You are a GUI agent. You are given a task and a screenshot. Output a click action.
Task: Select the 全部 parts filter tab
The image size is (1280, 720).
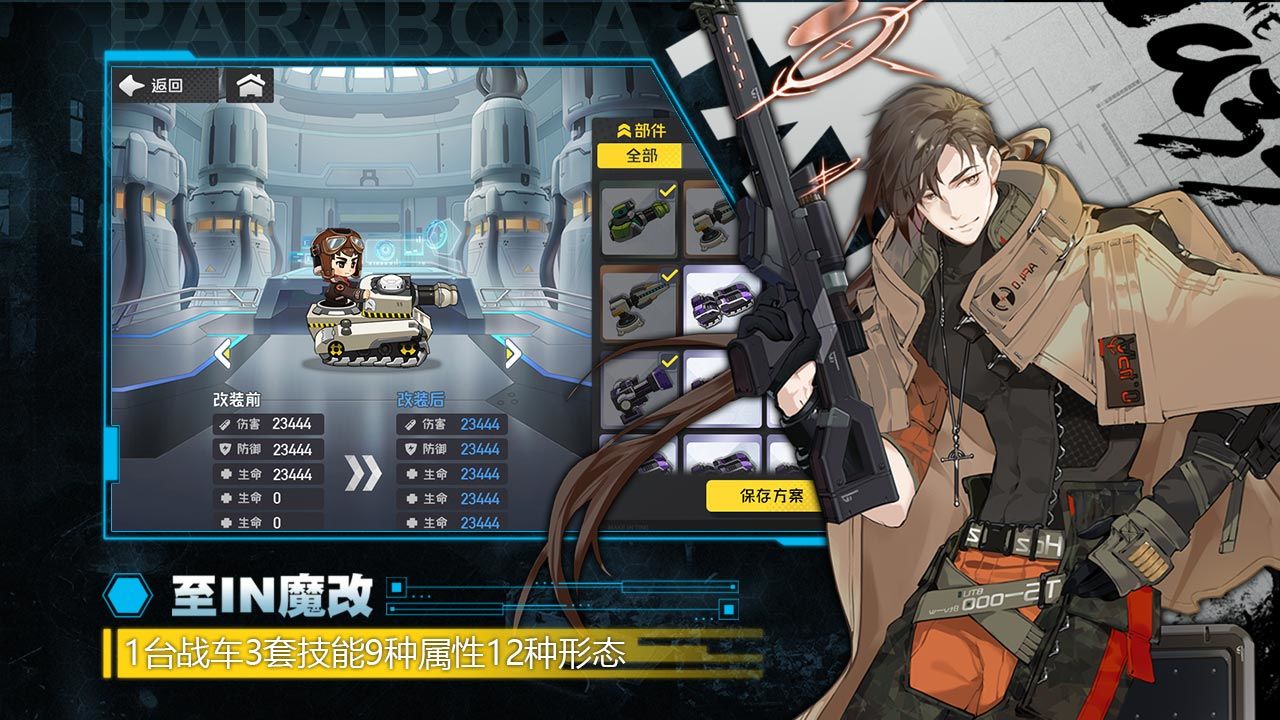point(639,156)
